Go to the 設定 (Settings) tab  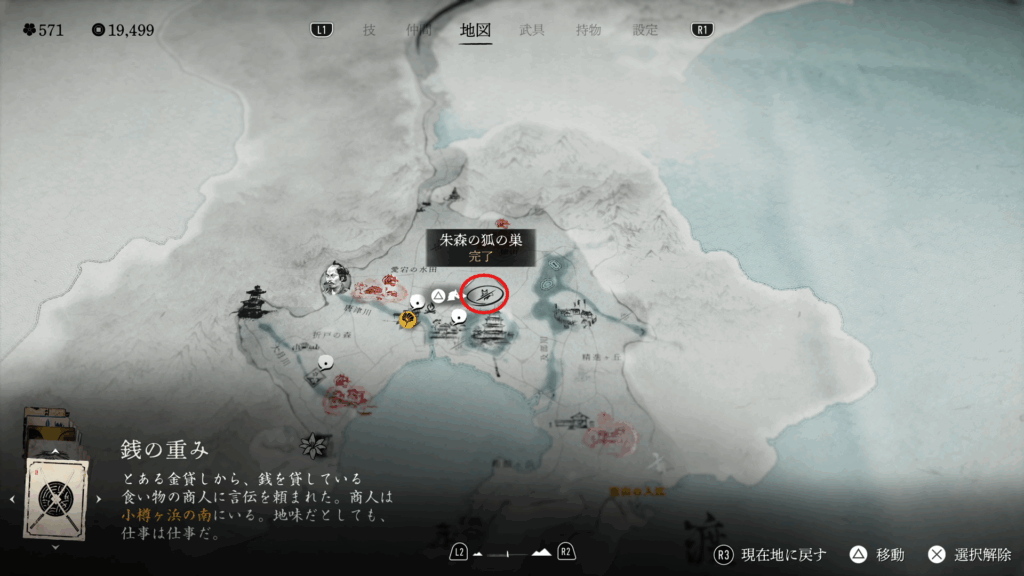click(x=645, y=30)
